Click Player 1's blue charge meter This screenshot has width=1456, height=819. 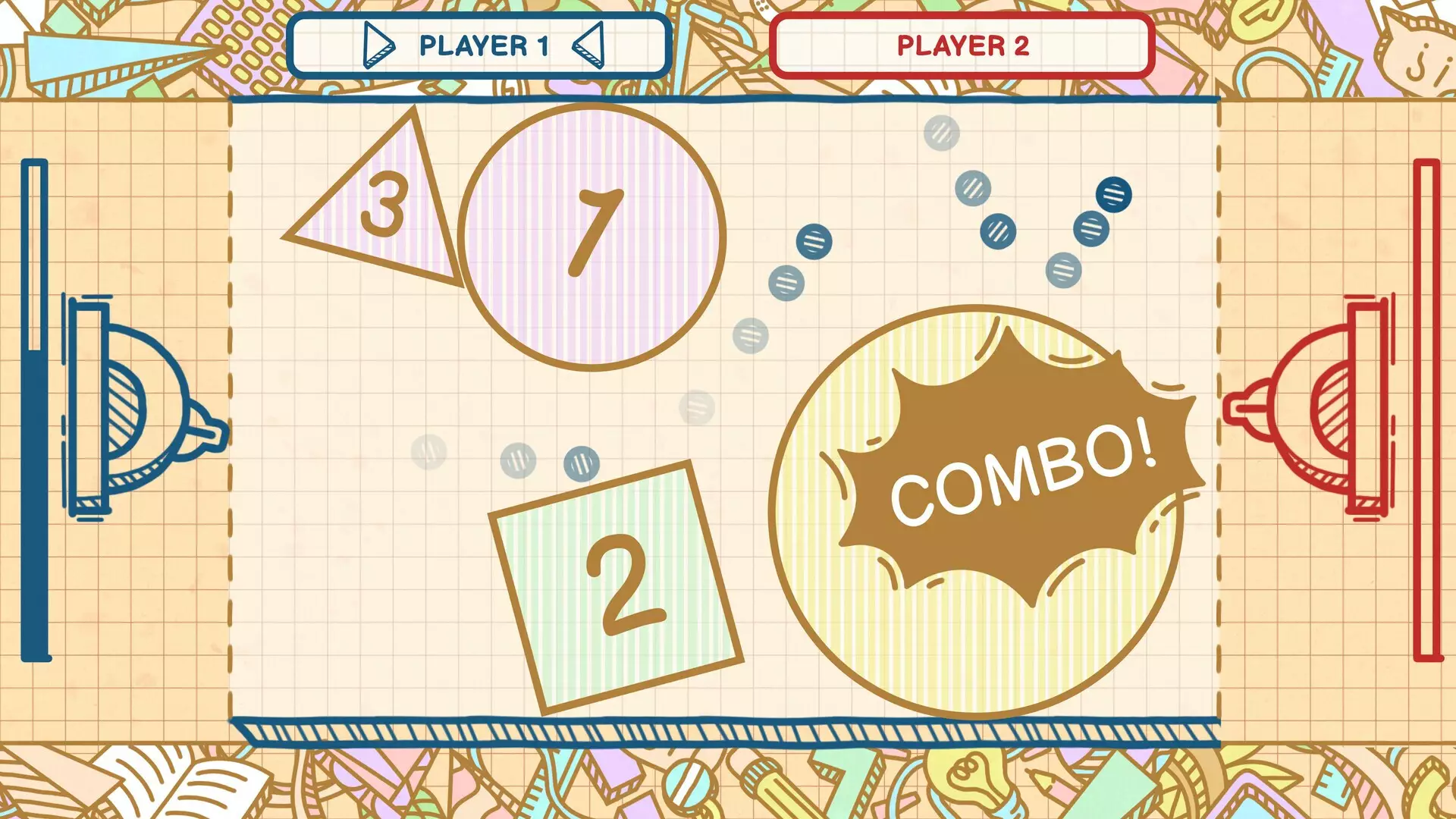(x=36, y=413)
